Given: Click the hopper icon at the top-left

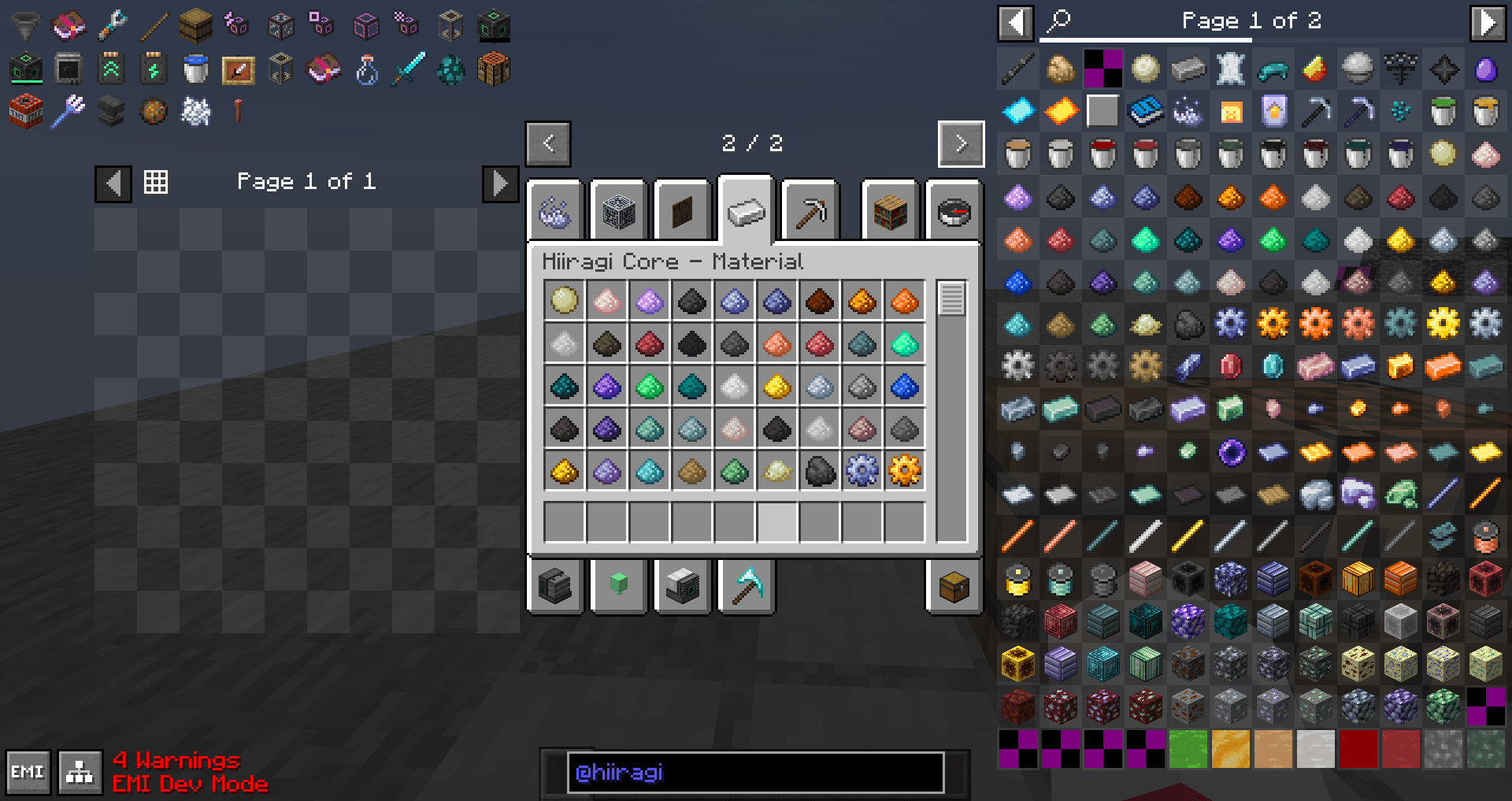Looking at the screenshot, I should (x=26, y=24).
